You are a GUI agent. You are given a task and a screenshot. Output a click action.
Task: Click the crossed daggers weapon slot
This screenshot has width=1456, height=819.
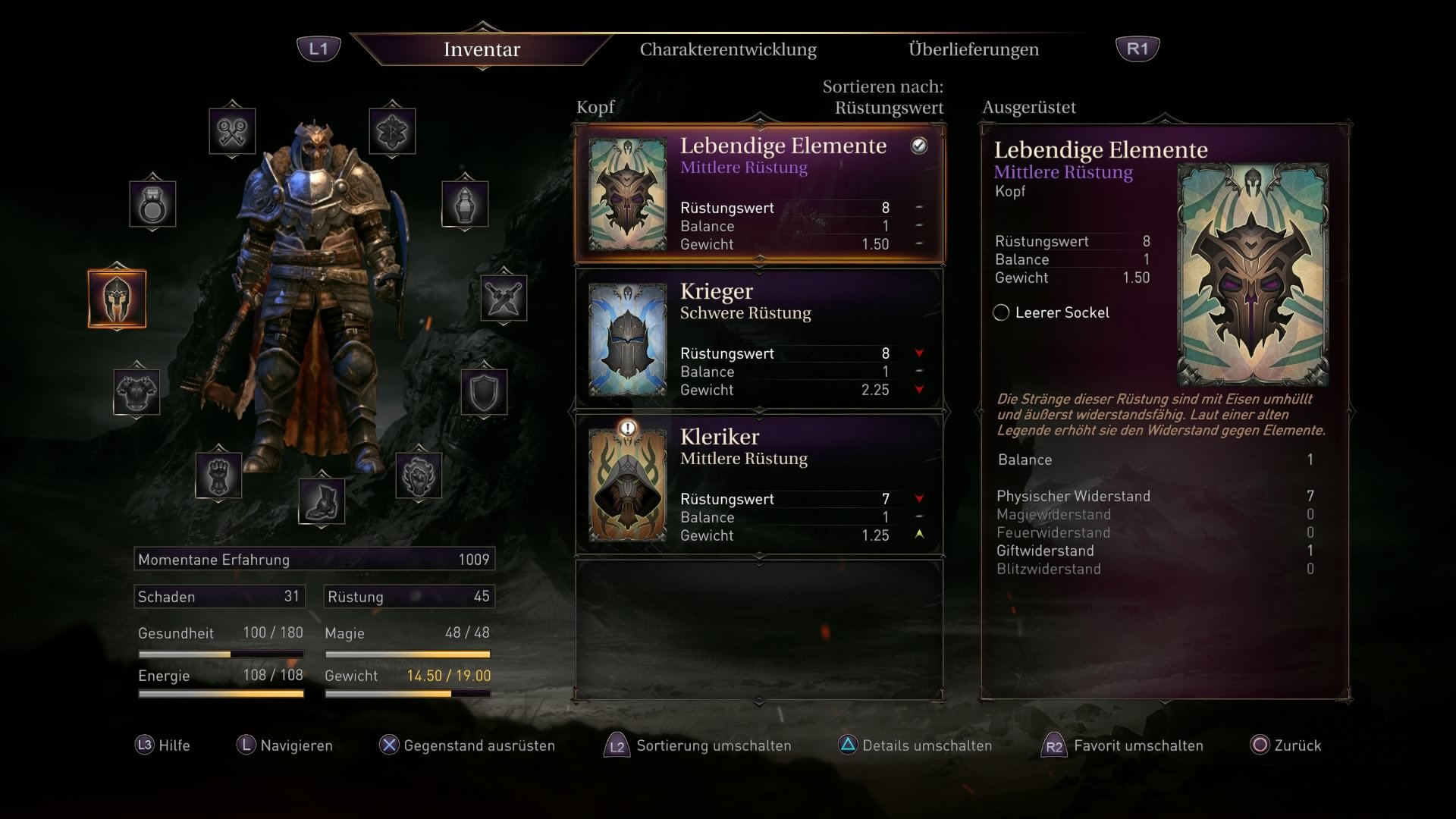pyautogui.click(x=501, y=298)
